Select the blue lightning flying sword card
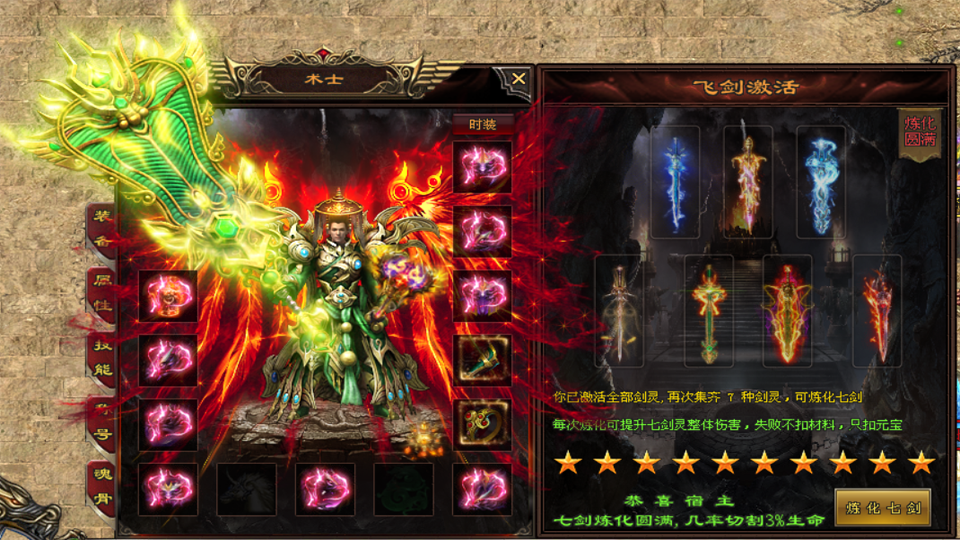960x540 pixels. pyautogui.click(x=675, y=181)
